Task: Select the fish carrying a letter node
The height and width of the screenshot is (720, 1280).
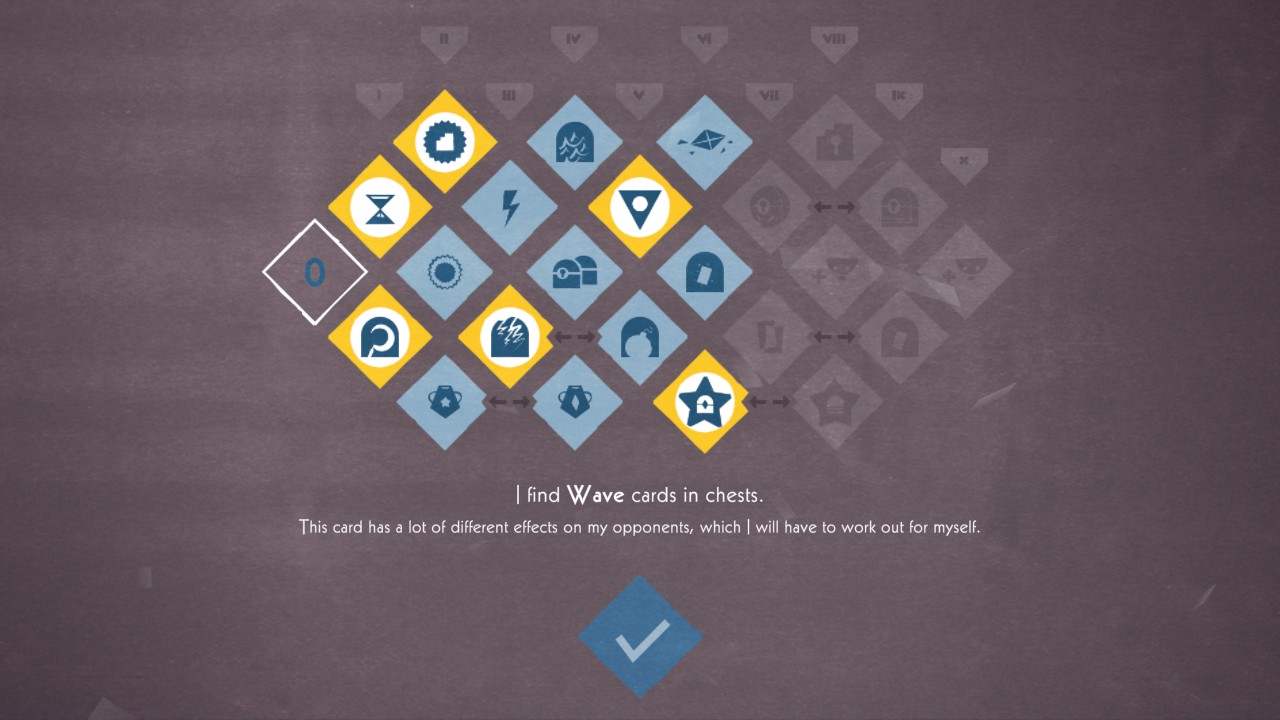Action: (x=705, y=140)
